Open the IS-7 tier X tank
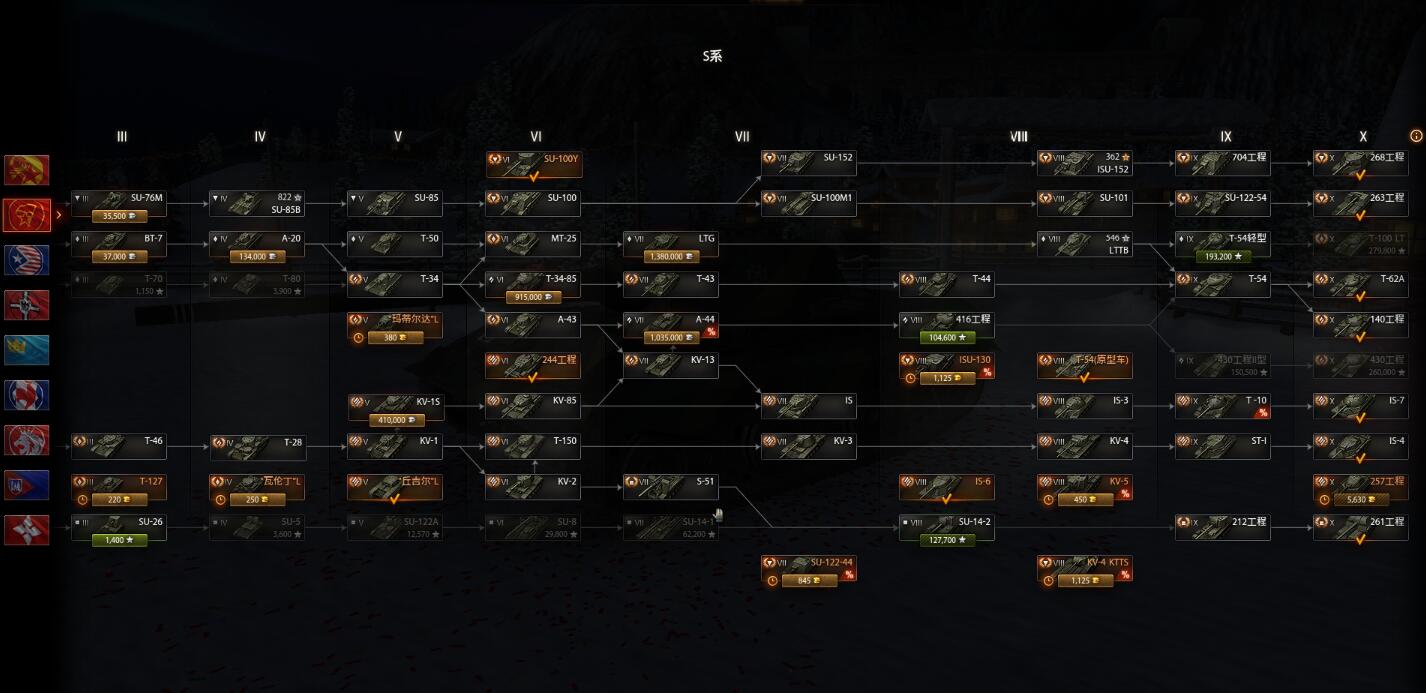This screenshot has height=693, width=1426. [1360, 402]
